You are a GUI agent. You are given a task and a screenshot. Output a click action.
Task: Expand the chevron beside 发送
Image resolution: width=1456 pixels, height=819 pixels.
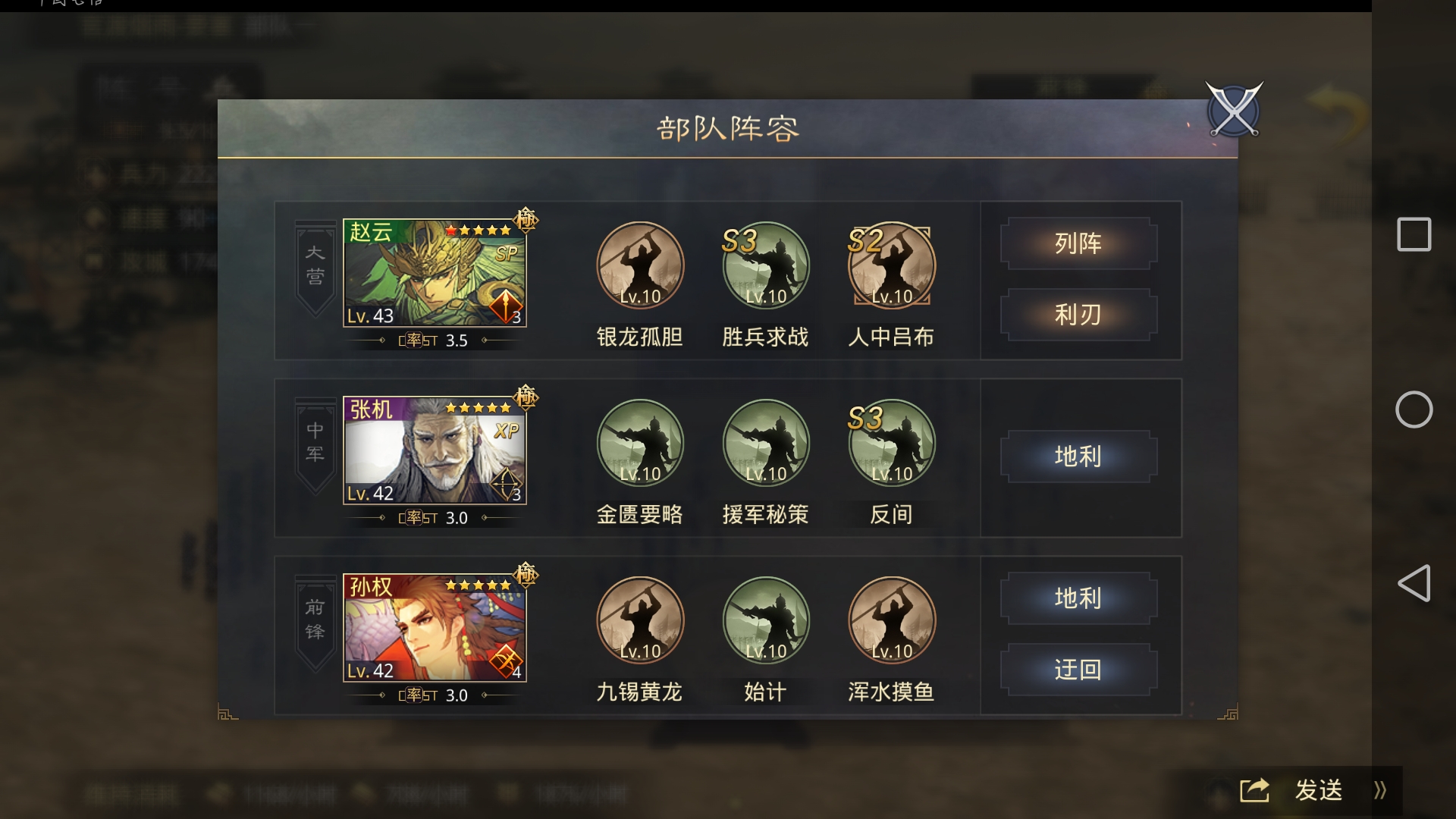(1380, 790)
